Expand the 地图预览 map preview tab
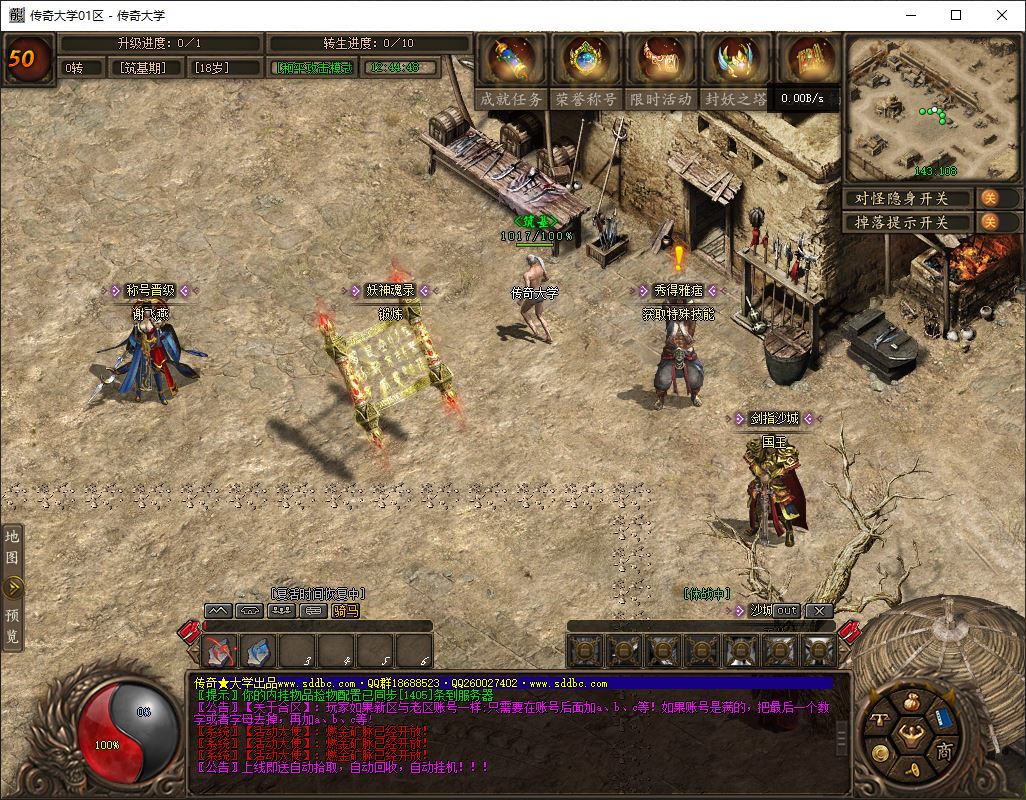 click(x=13, y=587)
